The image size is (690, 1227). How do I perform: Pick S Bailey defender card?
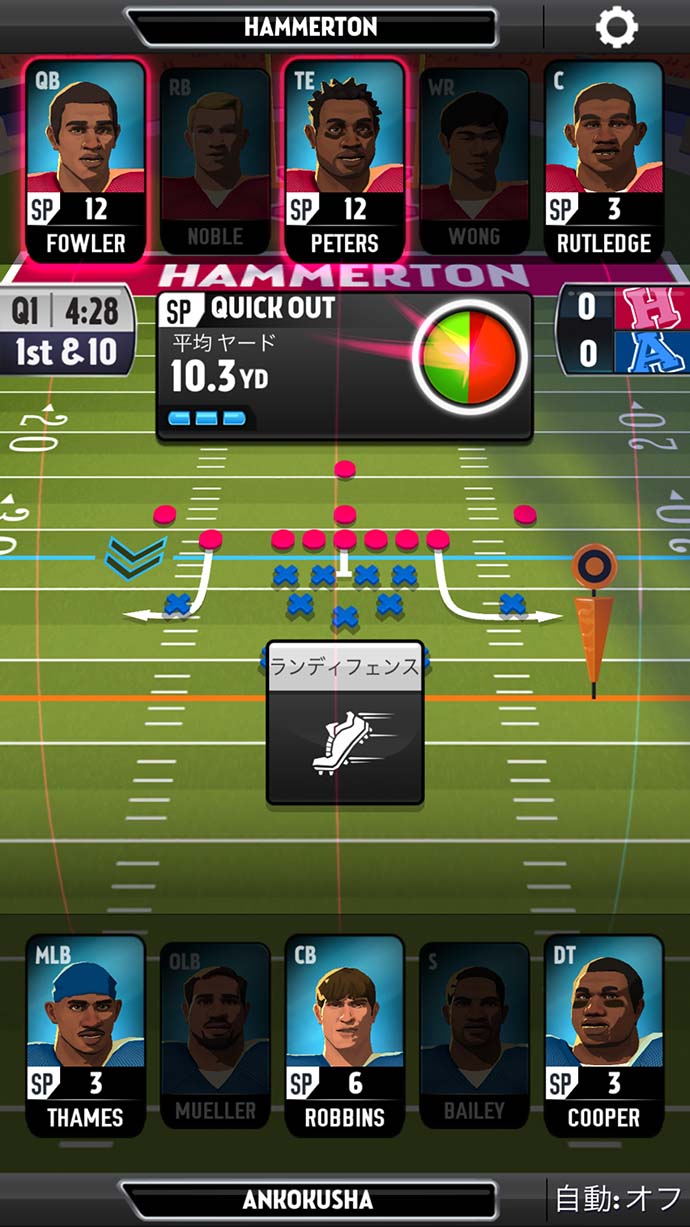[x=474, y=1035]
